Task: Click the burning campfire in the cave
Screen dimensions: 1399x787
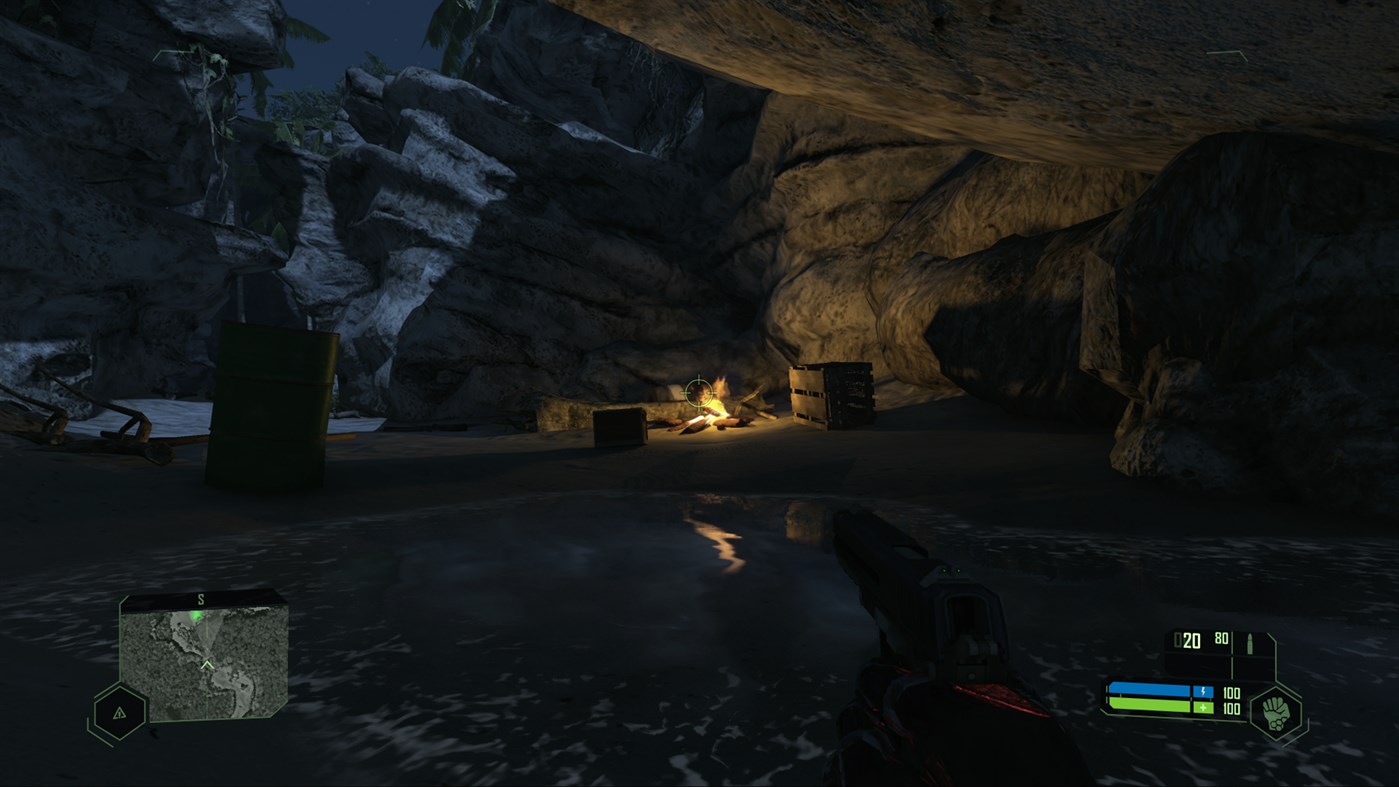Action: pyautogui.click(x=712, y=413)
